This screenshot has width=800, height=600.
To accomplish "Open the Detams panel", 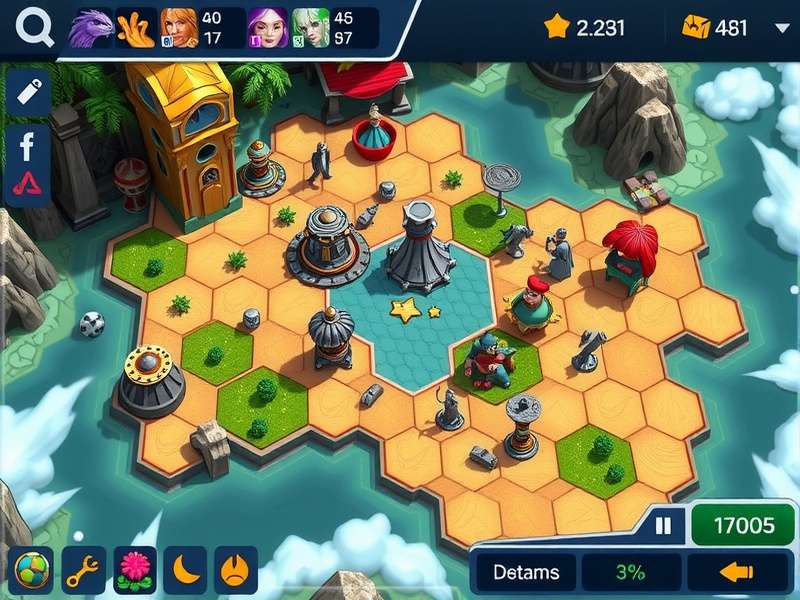I will pyautogui.click(x=526, y=573).
